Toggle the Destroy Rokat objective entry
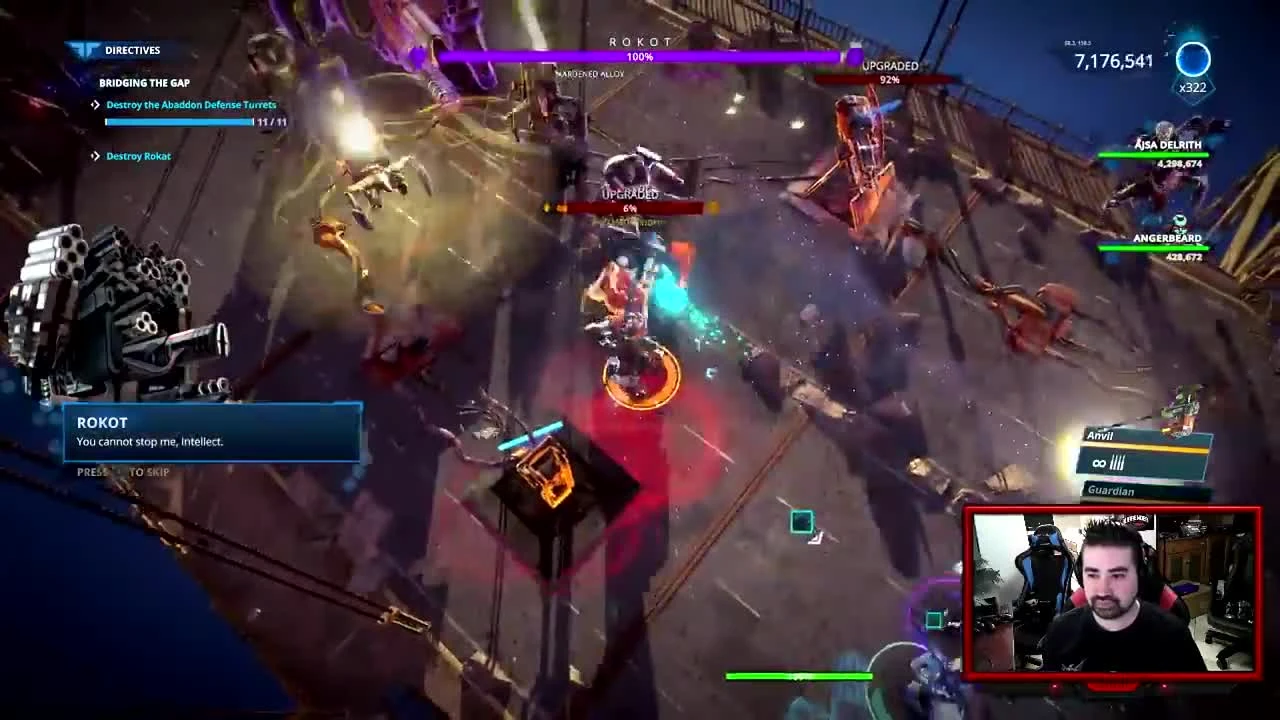The image size is (1280, 720). tap(137, 156)
